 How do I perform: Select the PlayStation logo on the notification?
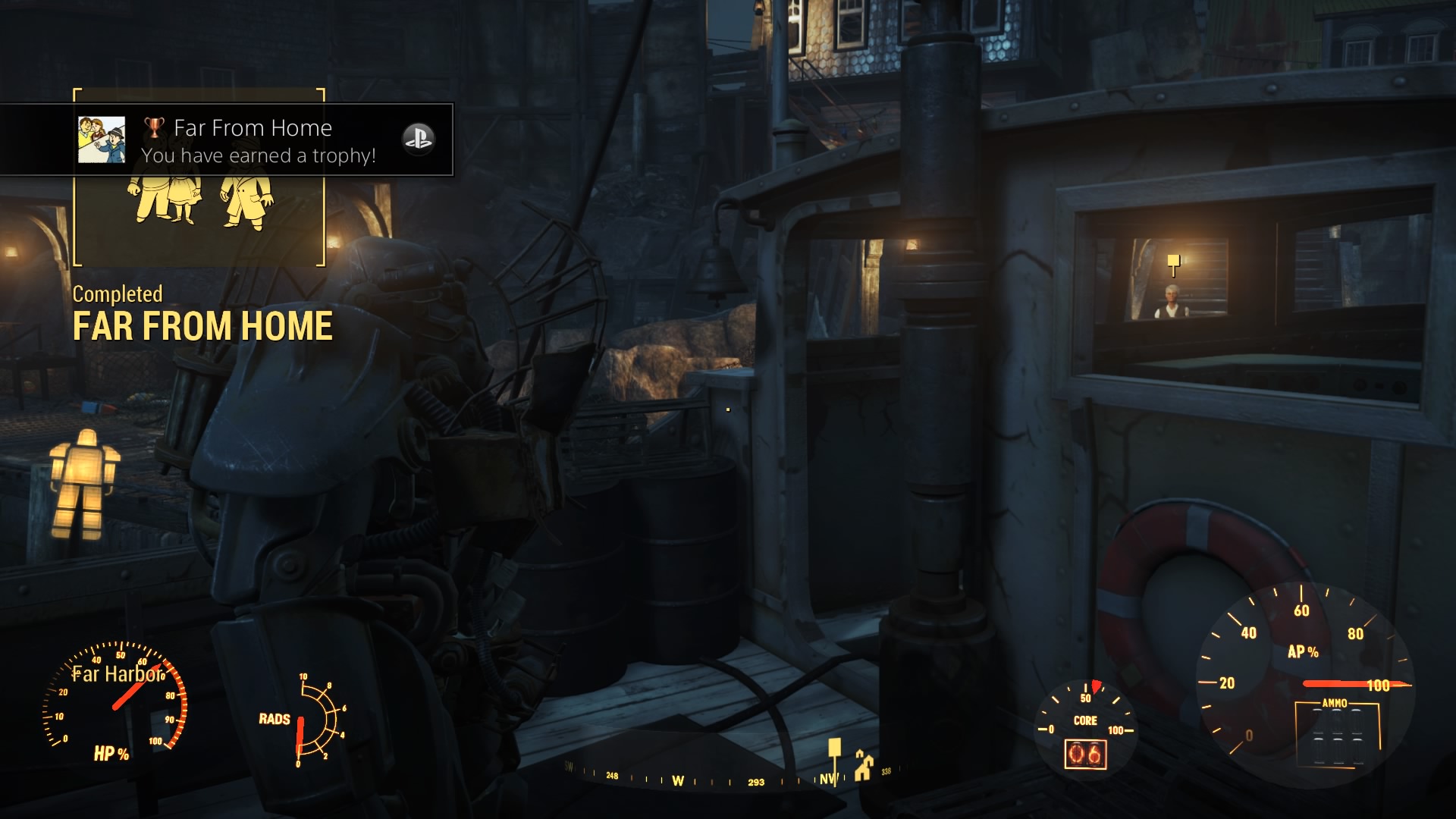click(418, 140)
